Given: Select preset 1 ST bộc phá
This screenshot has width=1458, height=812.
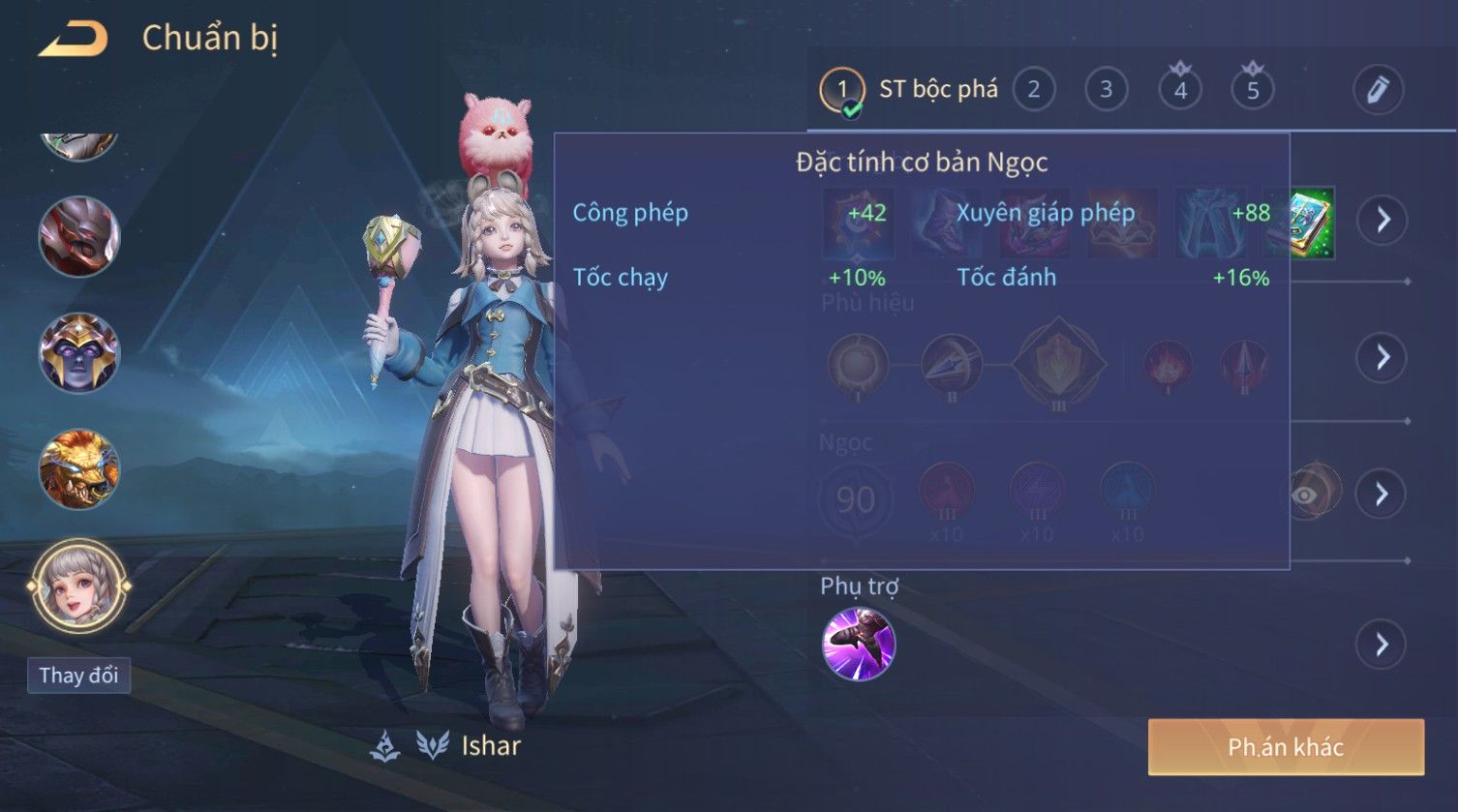Looking at the screenshot, I should pyautogui.click(x=841, y=90).
